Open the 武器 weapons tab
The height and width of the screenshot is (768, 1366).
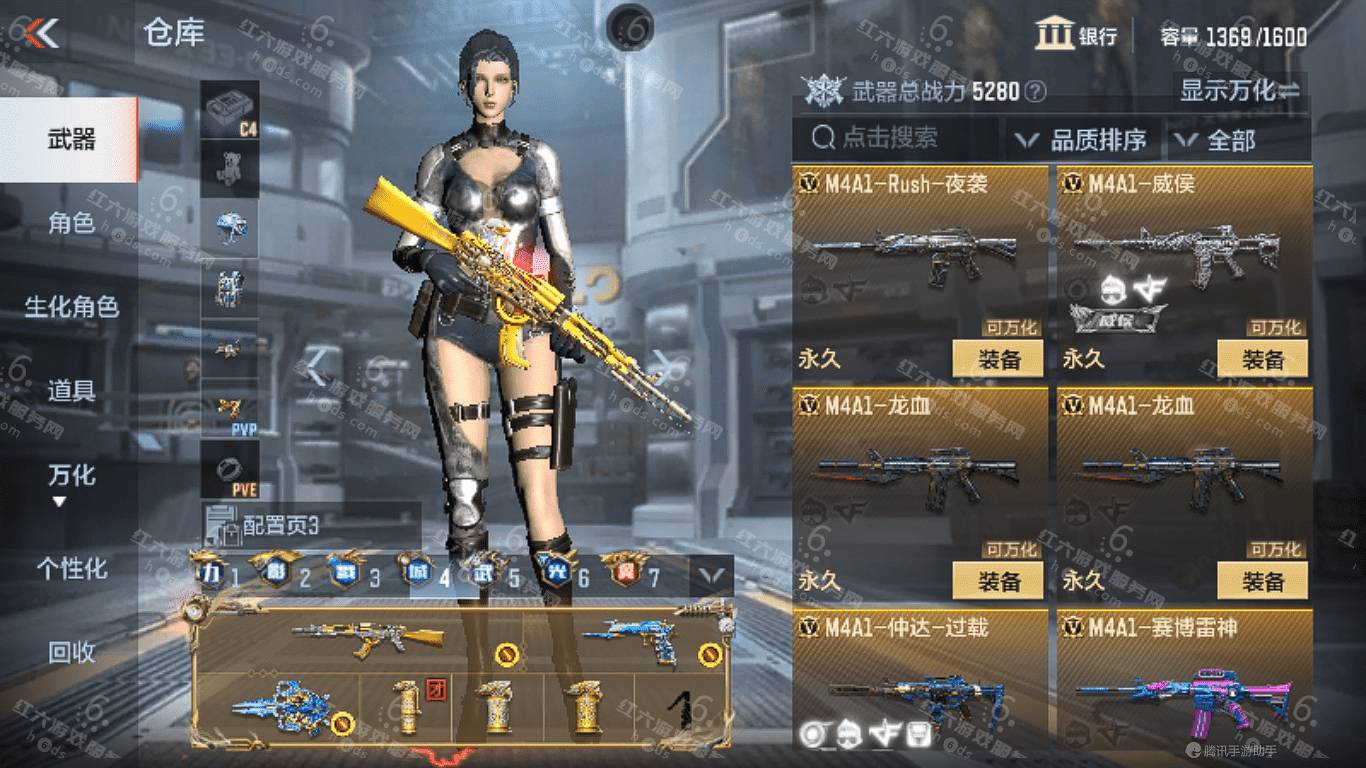tap(70, 139)
